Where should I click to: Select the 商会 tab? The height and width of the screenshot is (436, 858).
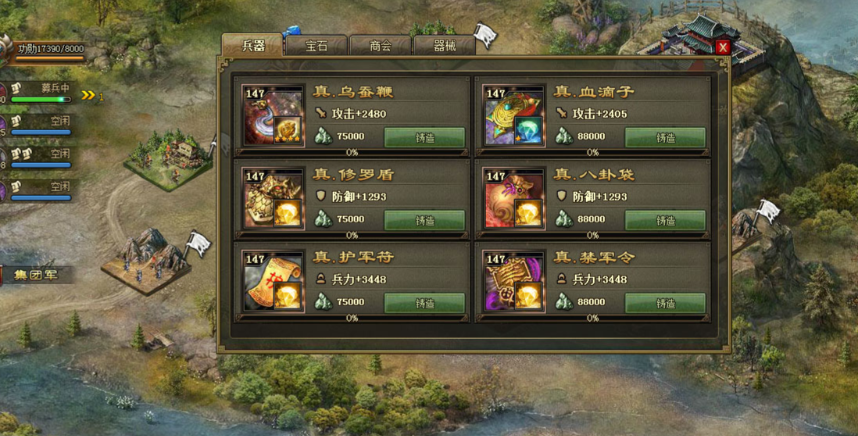pos(380,46)
